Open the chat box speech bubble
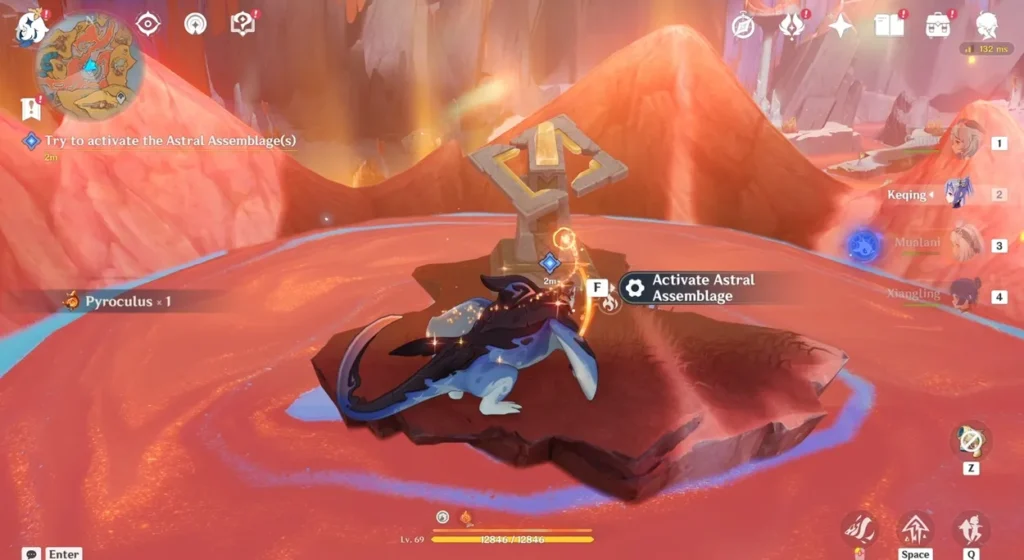 32,553
